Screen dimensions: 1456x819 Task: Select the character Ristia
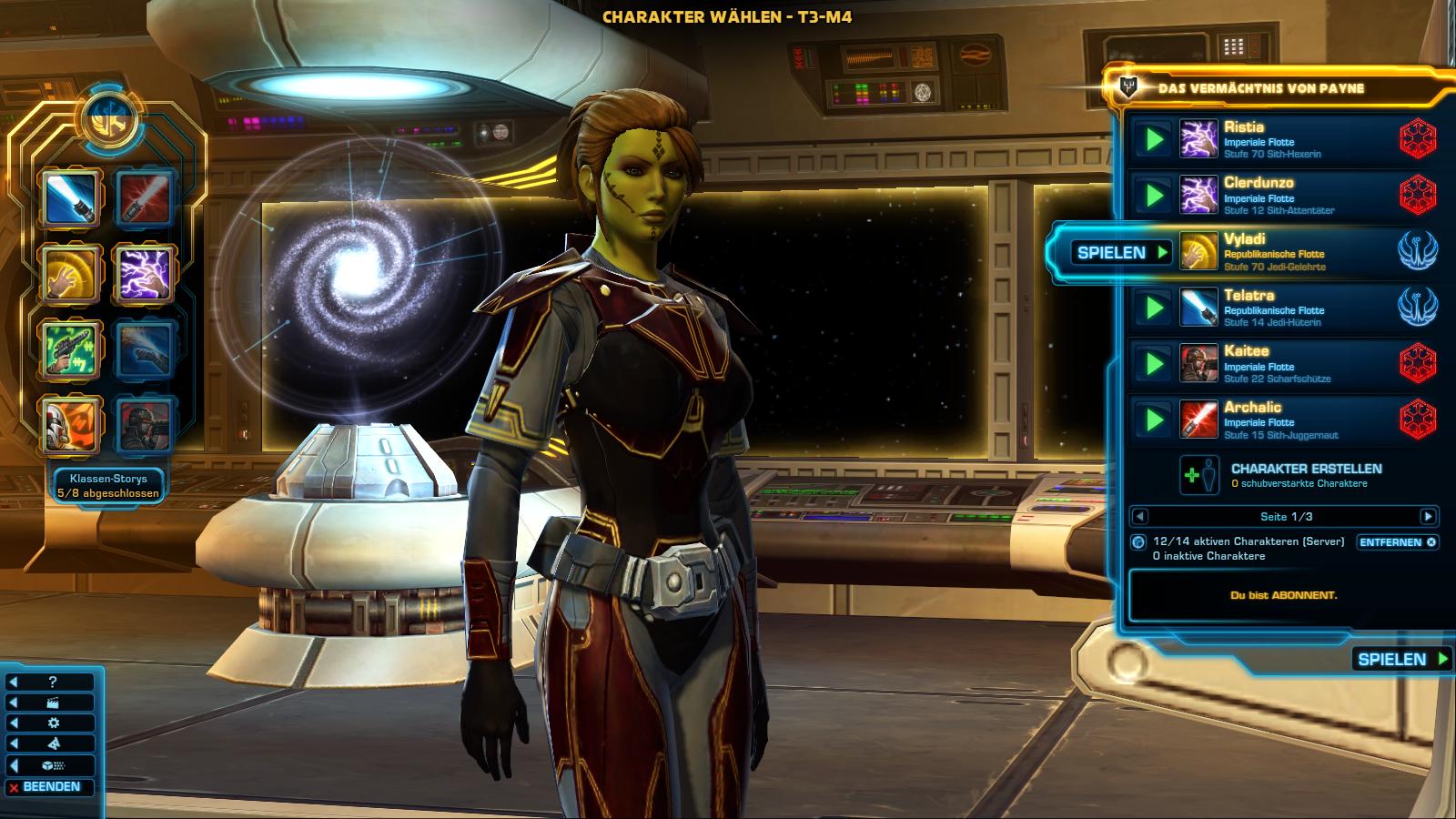[x=1274, y=139]
